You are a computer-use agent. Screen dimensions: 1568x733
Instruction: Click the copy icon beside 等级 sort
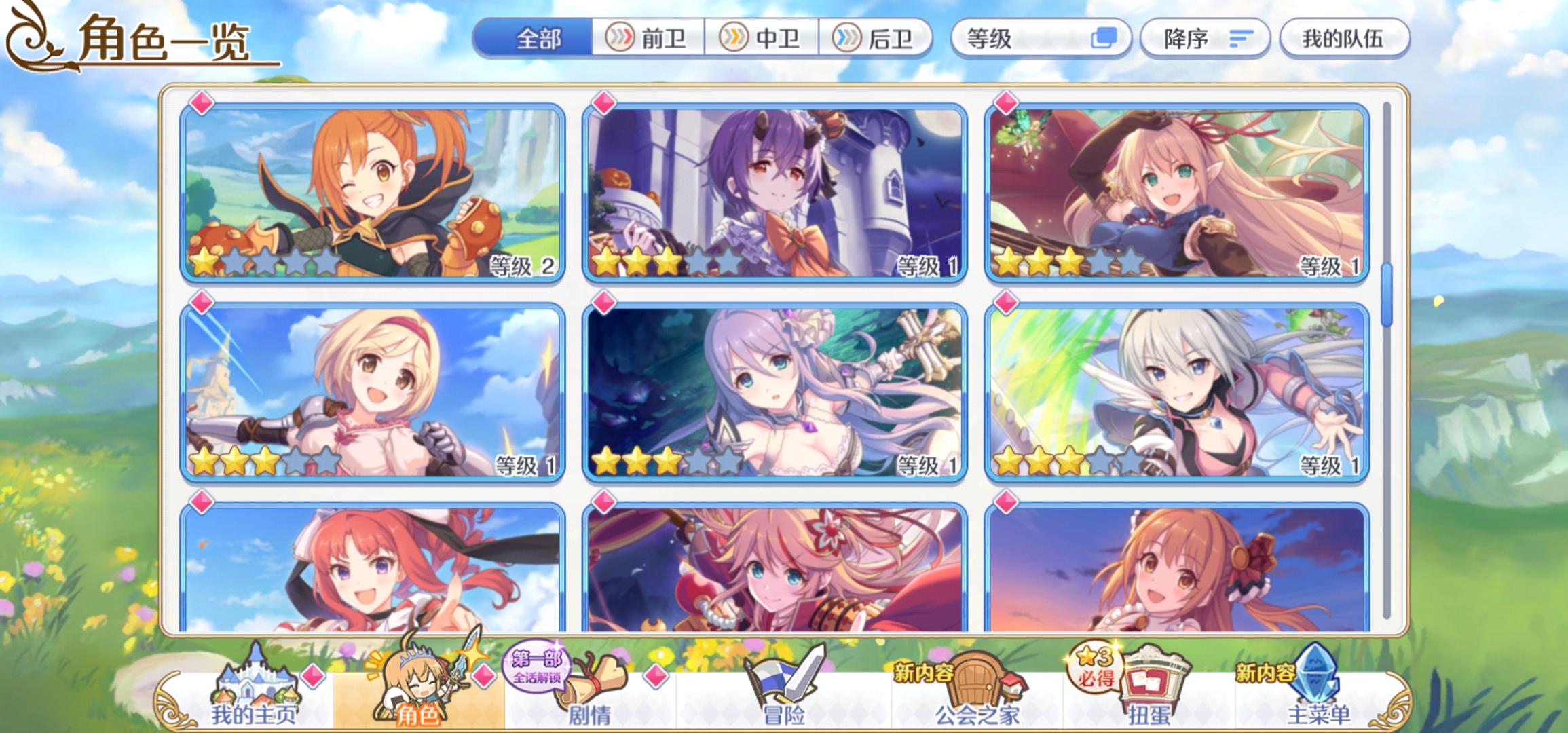tap(1100, 39)
